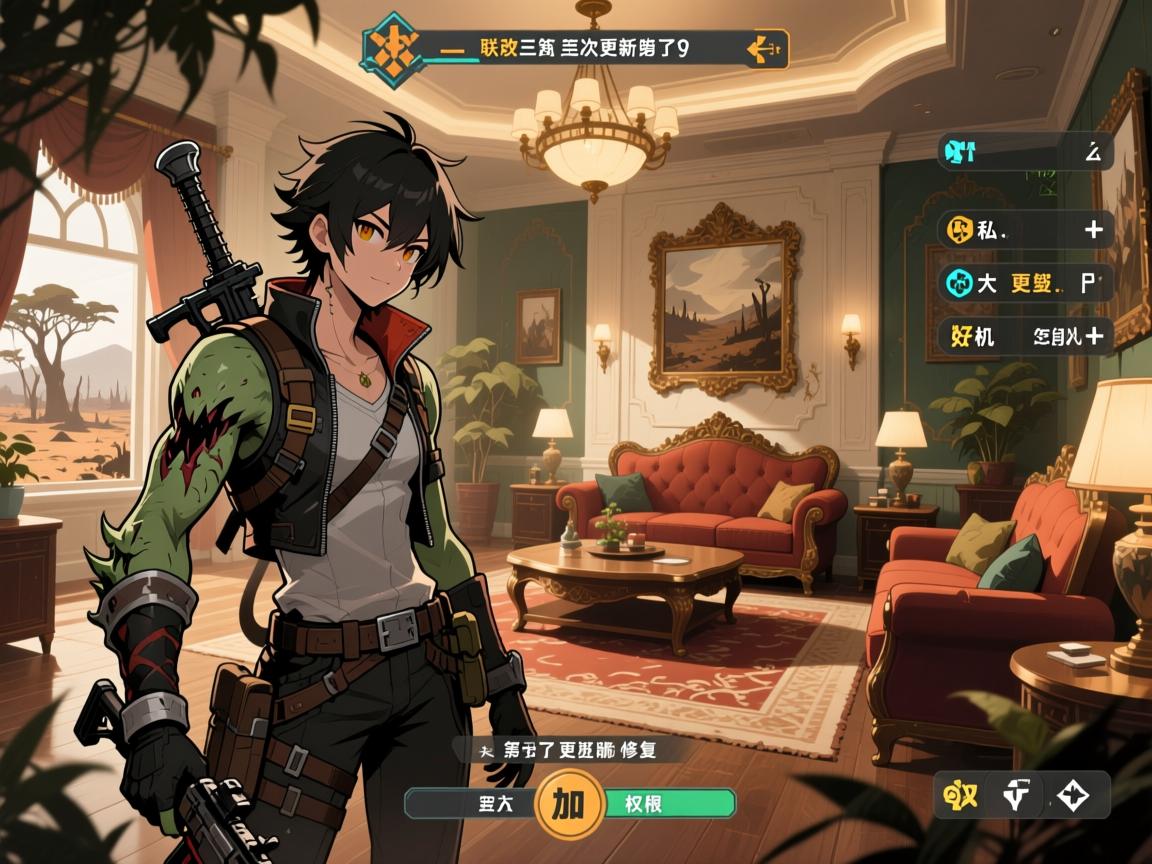Open the top cyan-icon panel row
The height and width of the screenshot is (864, 1152).
[1025, 152]
